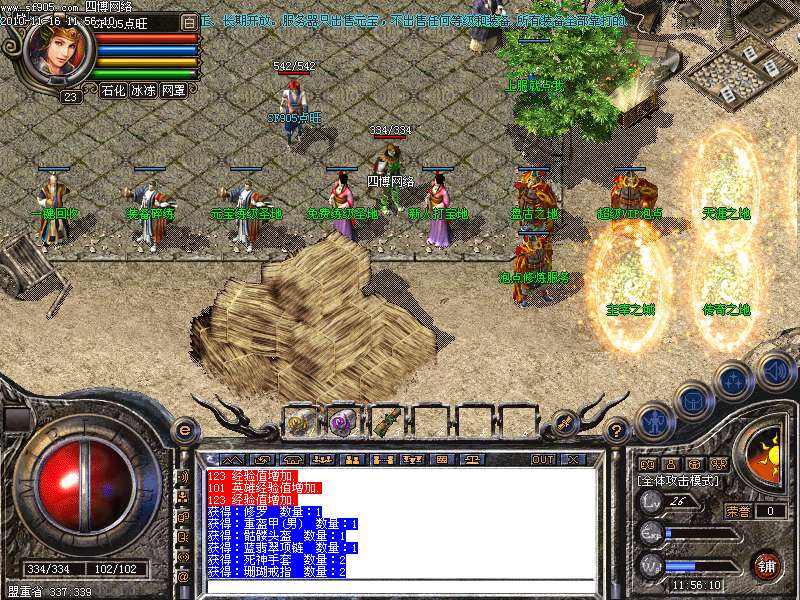Toggle the 白 button beside the hero name
The height and width of the screenshot is (600, 800).
coord(189,22)
